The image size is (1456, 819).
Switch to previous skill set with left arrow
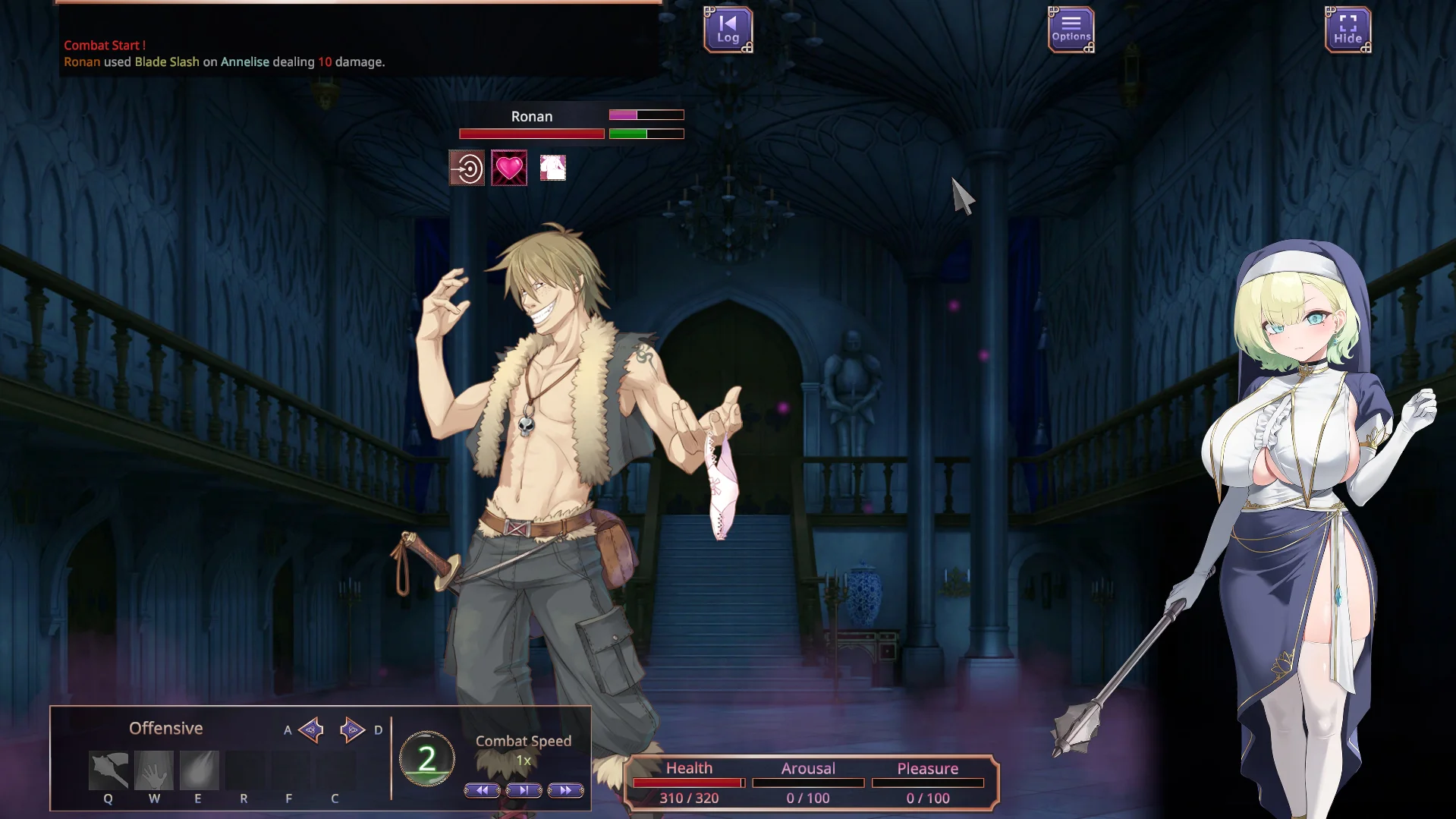[x=311, y=729]
